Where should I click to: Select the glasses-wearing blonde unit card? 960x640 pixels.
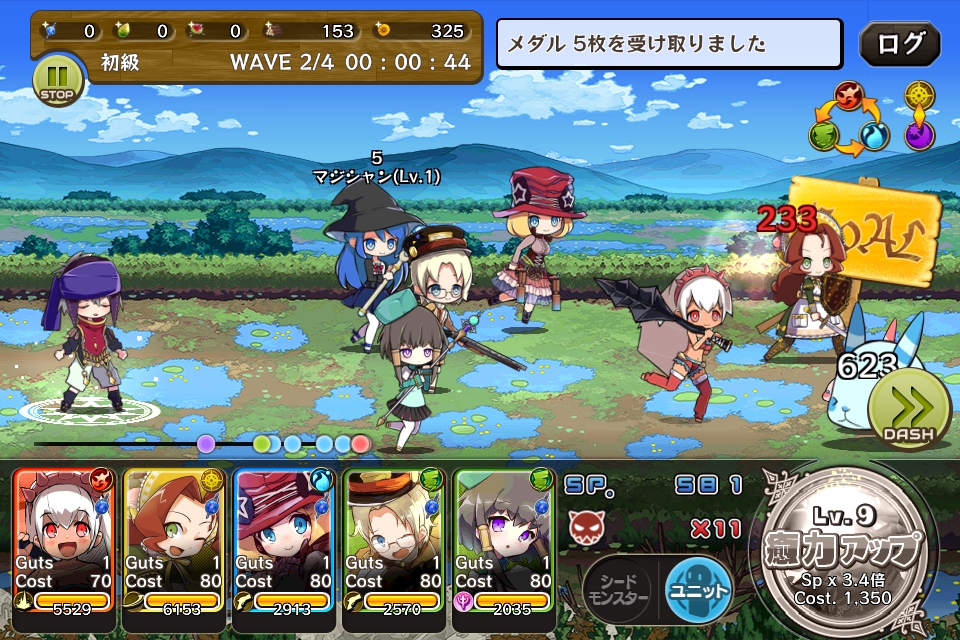click(x=393, y=540)
